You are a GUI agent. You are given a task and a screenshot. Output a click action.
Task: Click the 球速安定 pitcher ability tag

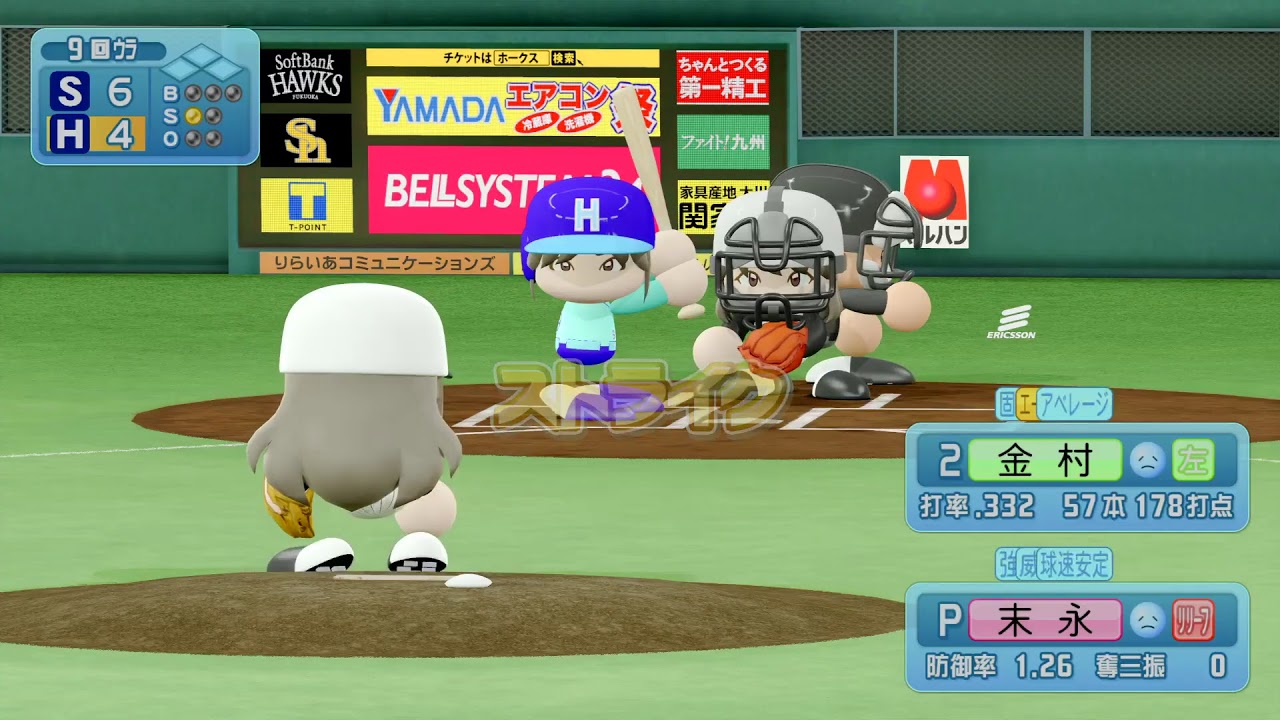[x=1075, y=564]
